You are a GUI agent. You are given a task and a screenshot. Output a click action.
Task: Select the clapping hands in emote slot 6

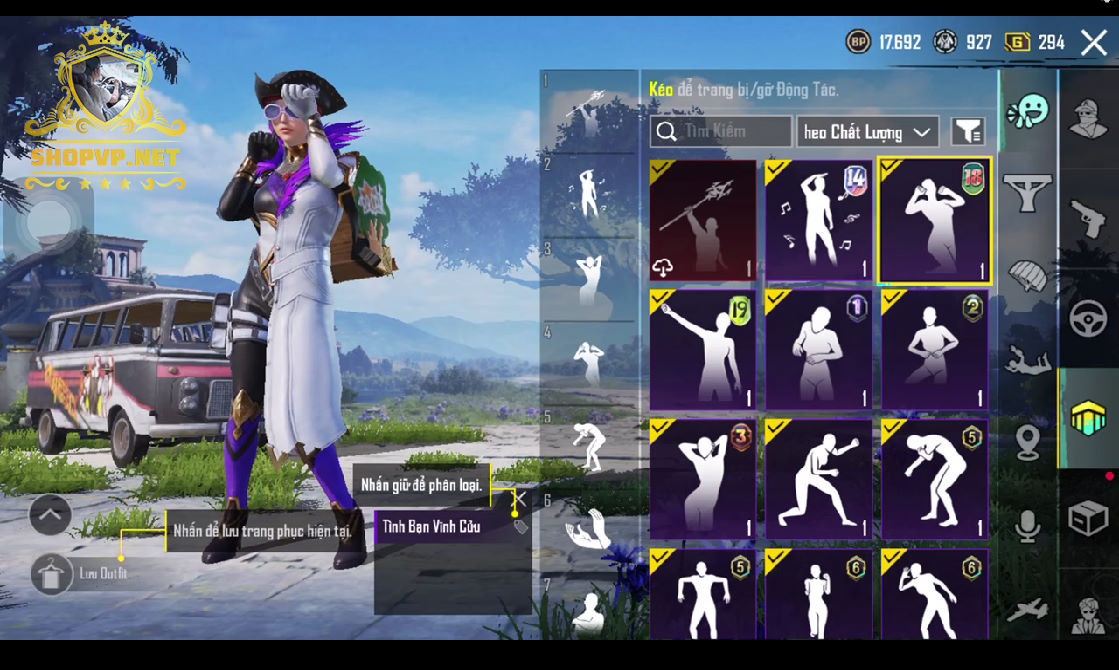[x=589, y=530]
